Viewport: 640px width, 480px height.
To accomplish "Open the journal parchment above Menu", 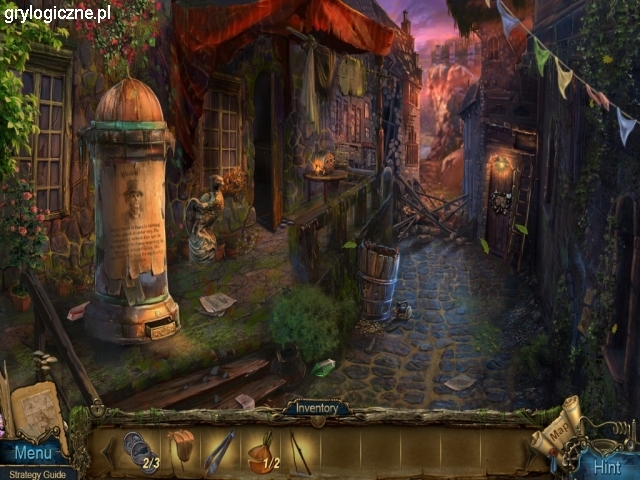I will pos(36,411).
